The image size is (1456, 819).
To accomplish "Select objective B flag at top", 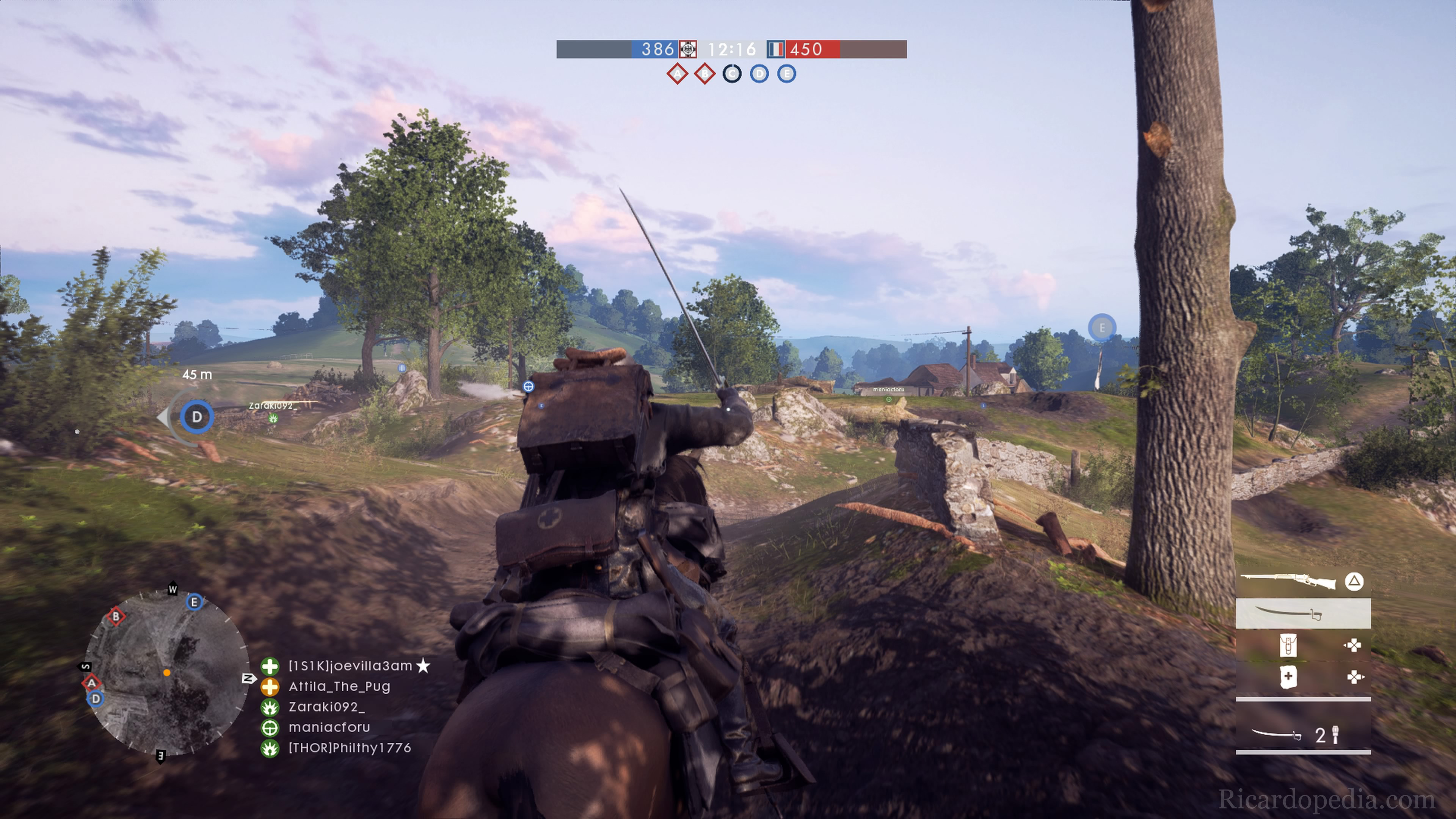I will click(704, 74).
